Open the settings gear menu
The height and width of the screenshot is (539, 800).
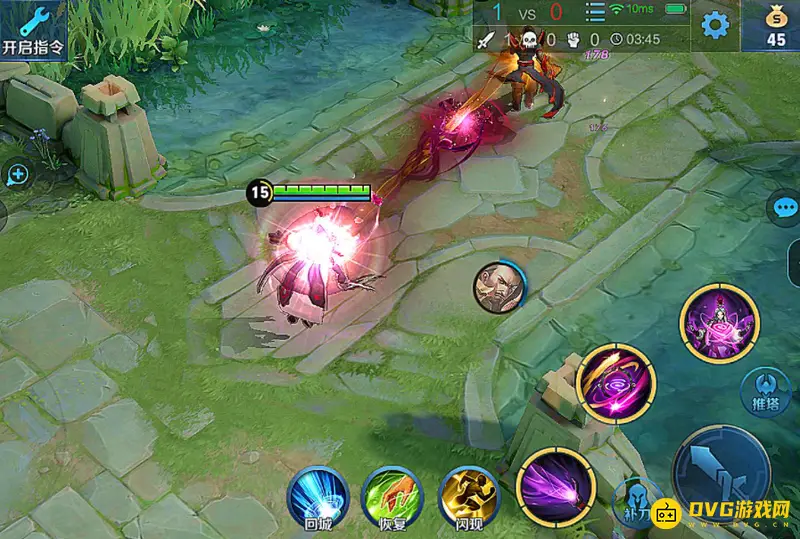pyautogui.click(x=714, y=26)
